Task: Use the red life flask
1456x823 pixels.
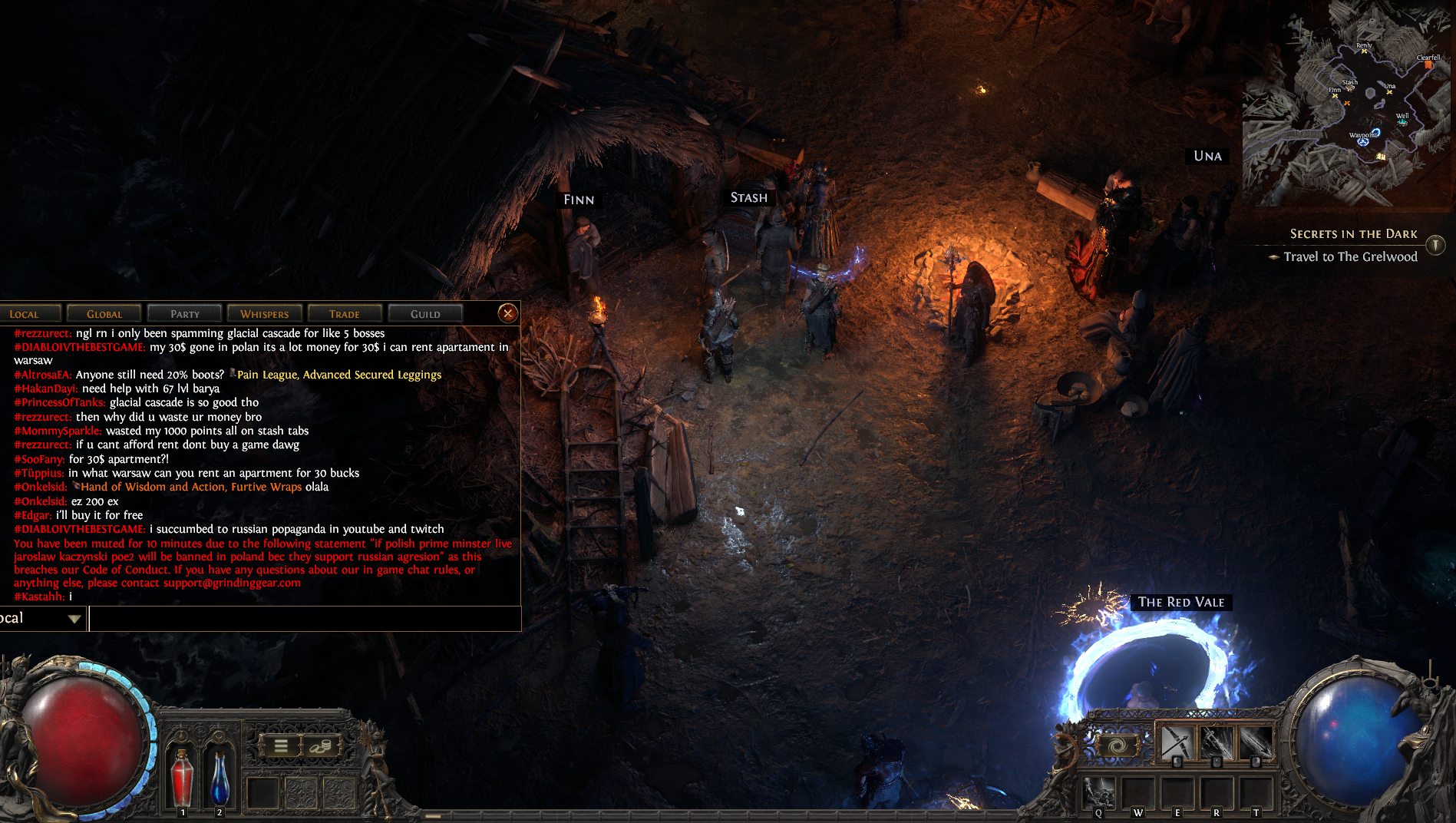Action: coord(182,777)
